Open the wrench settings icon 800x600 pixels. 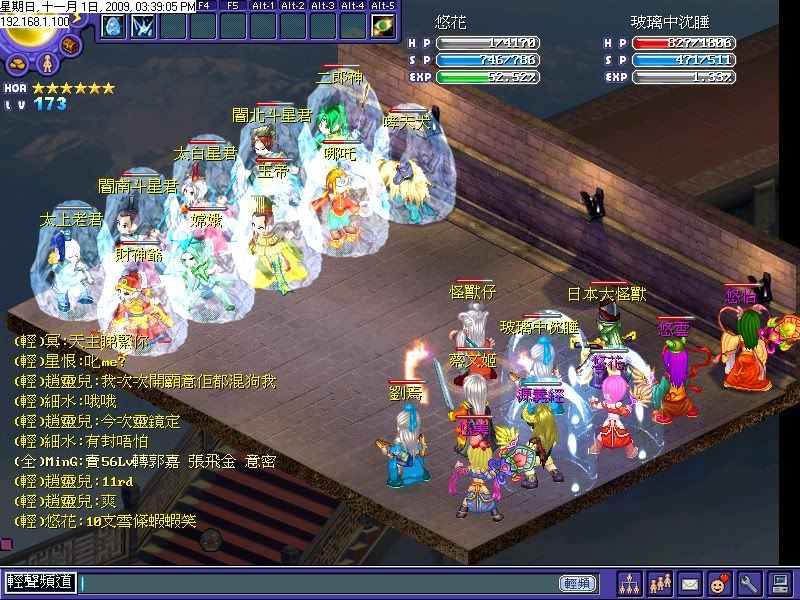click(x=749, y=582)
